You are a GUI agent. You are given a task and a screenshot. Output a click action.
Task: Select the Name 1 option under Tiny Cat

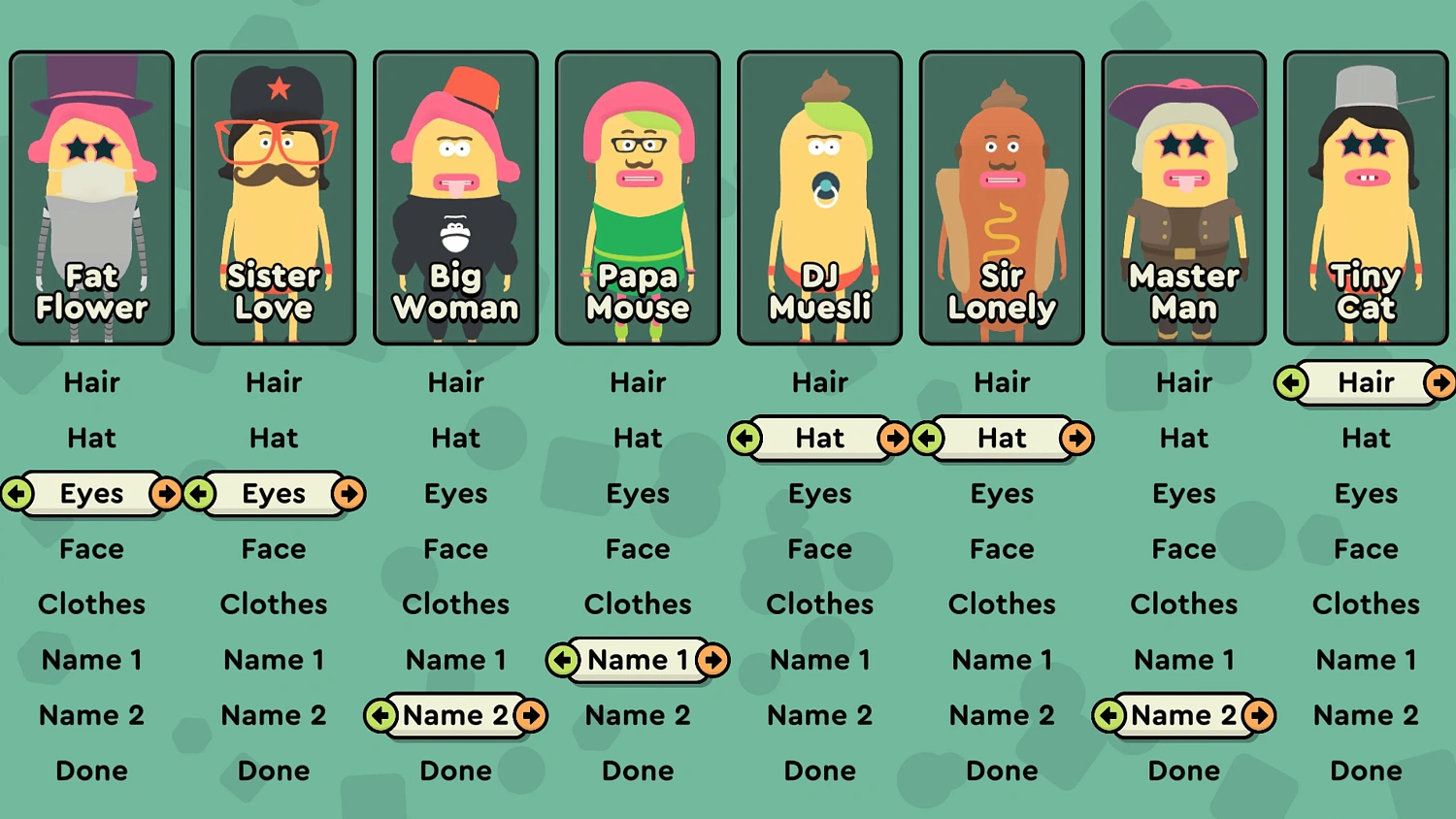click(1366, 660)
